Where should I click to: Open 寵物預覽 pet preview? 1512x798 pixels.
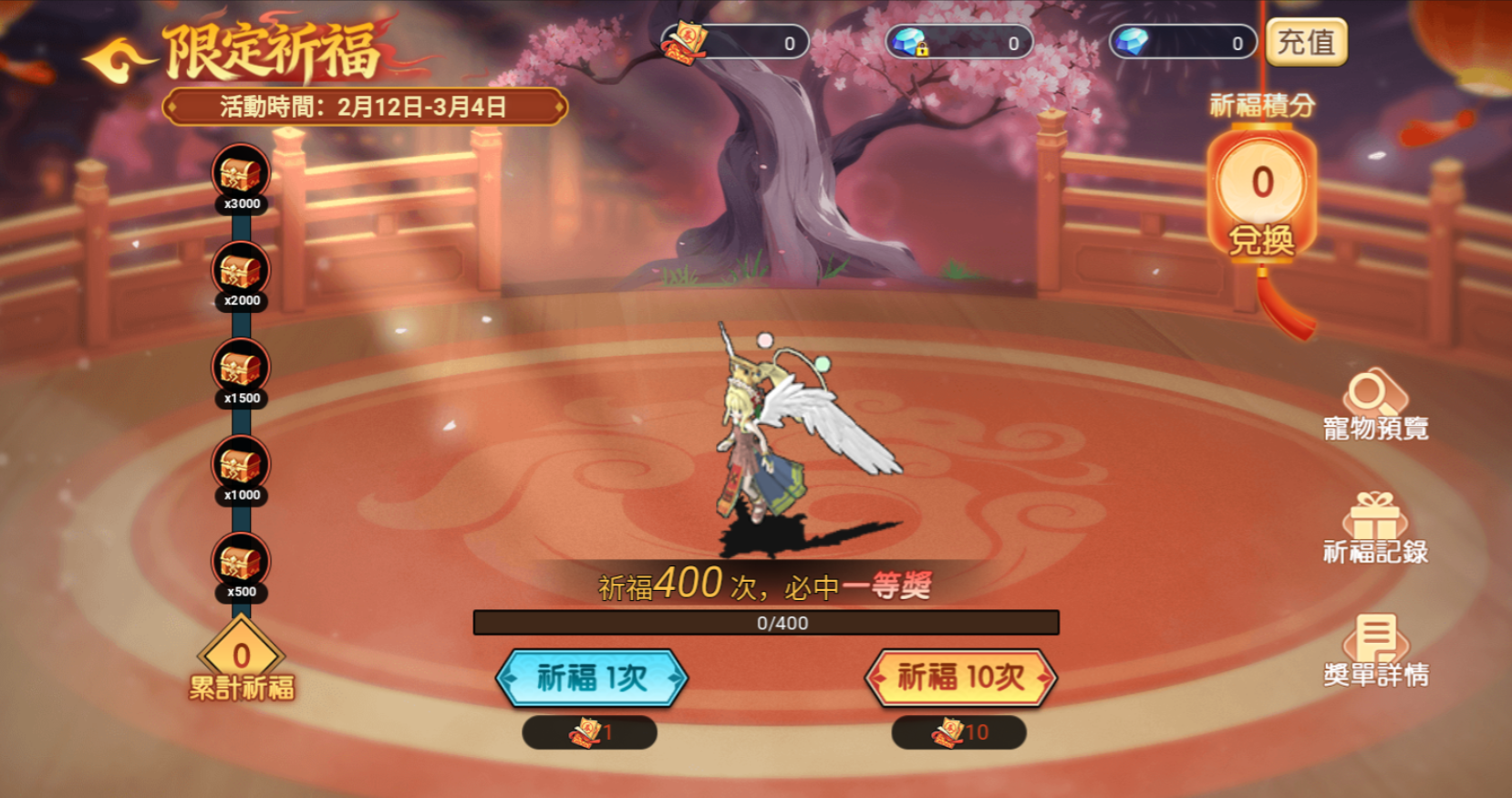(1375, 405)
